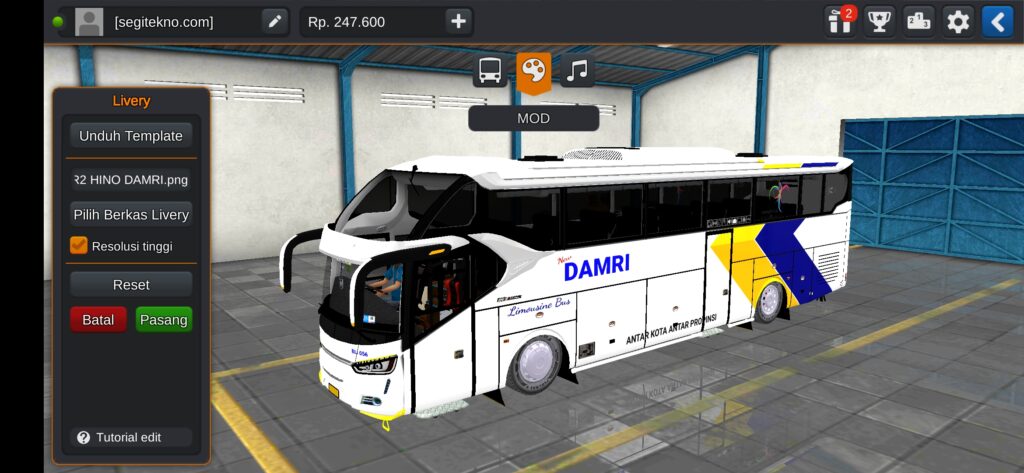This screenshot has width=1024, height=473.
Task: Add money with the plus button
Action: pyautogui.click(x=458, y=22)
